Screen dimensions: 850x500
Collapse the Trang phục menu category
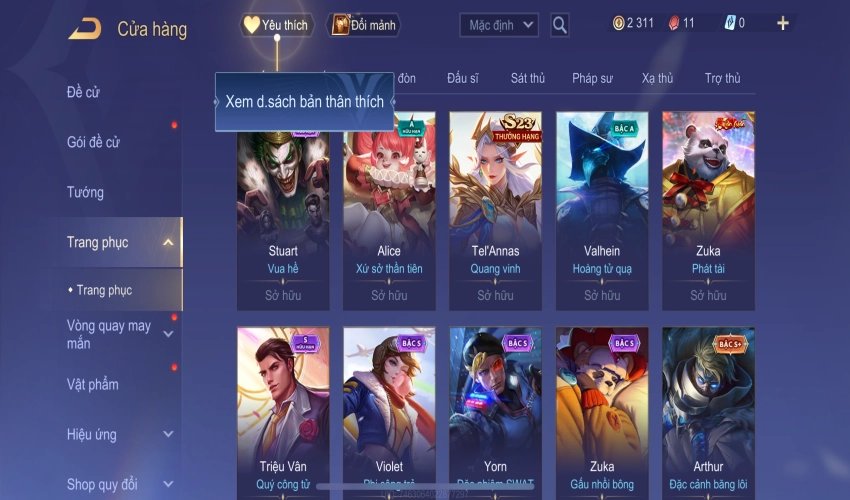pyautogui.click(x=167, y=242)
